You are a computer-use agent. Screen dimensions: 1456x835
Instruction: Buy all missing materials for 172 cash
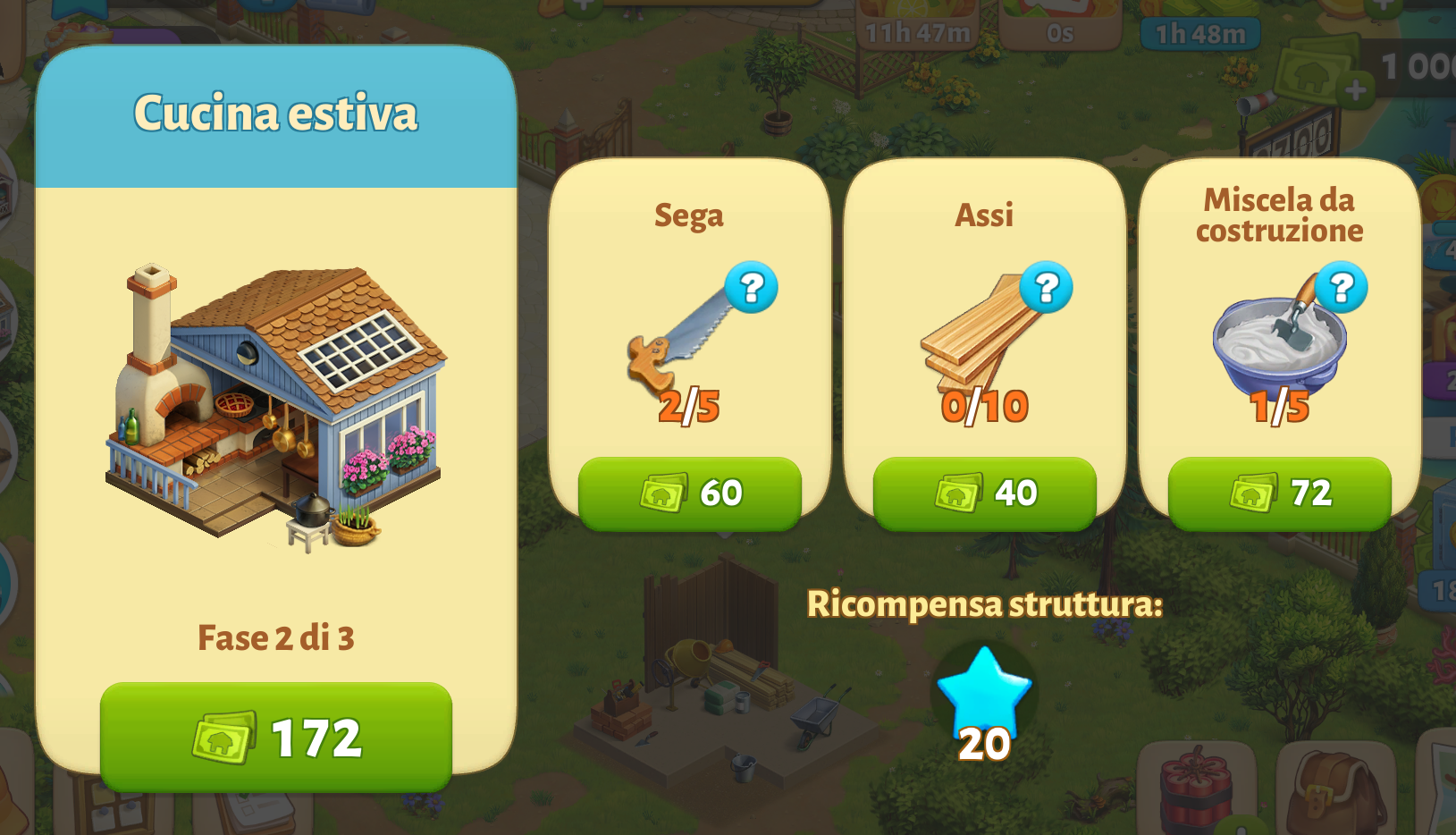coord(275,737)
